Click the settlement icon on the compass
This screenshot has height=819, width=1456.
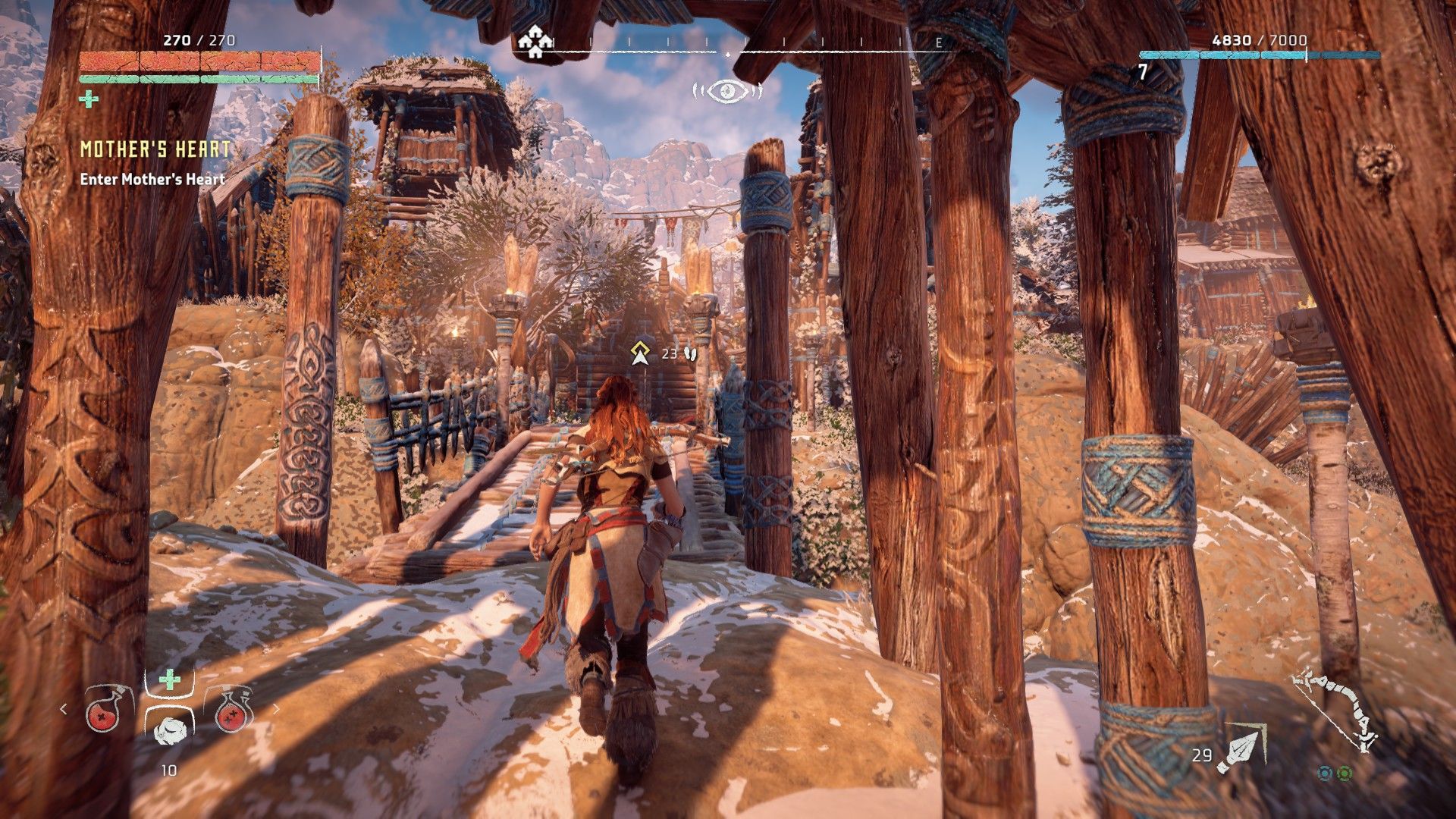click(x=535, y=42)
